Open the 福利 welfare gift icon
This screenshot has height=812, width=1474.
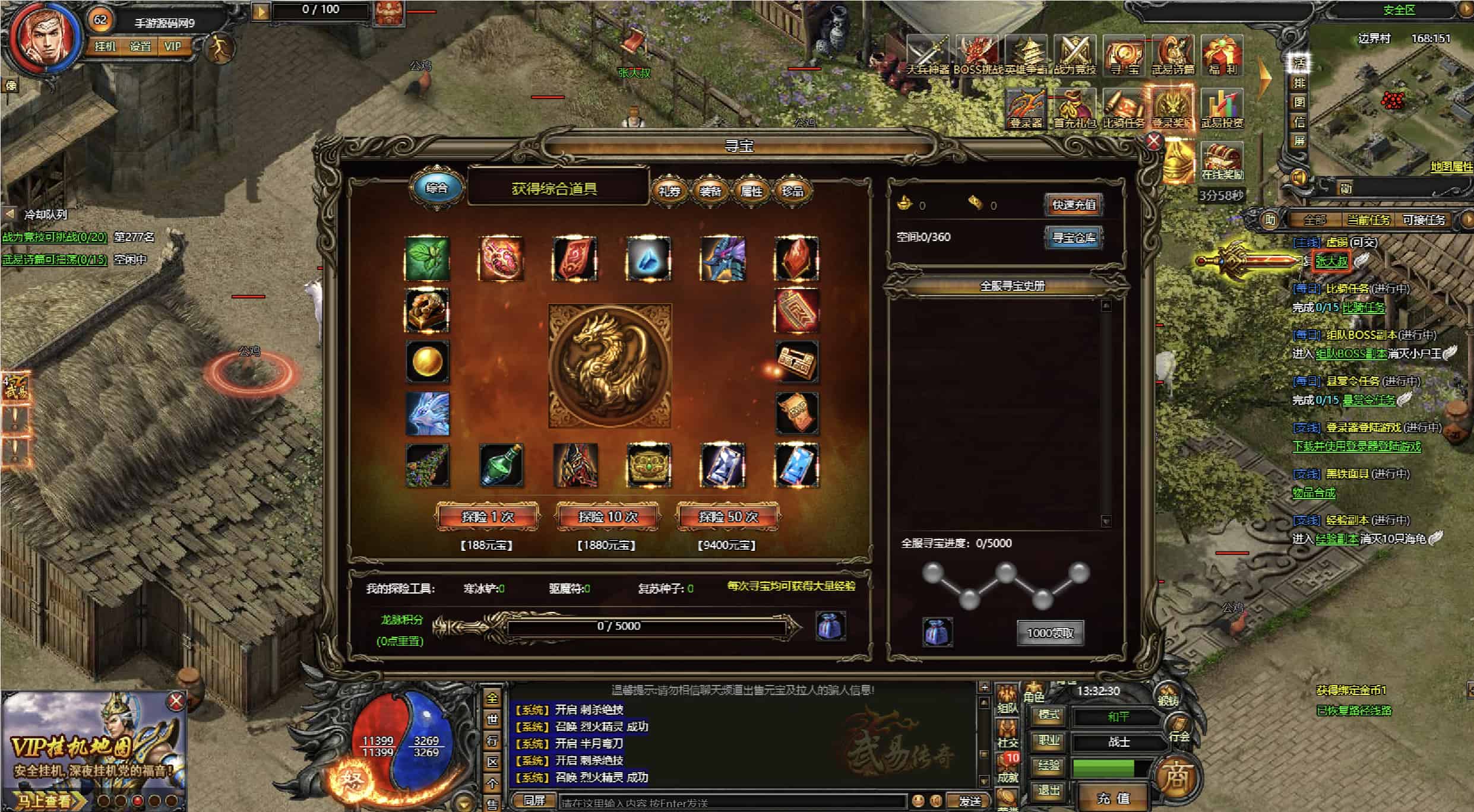[1222, 55]
